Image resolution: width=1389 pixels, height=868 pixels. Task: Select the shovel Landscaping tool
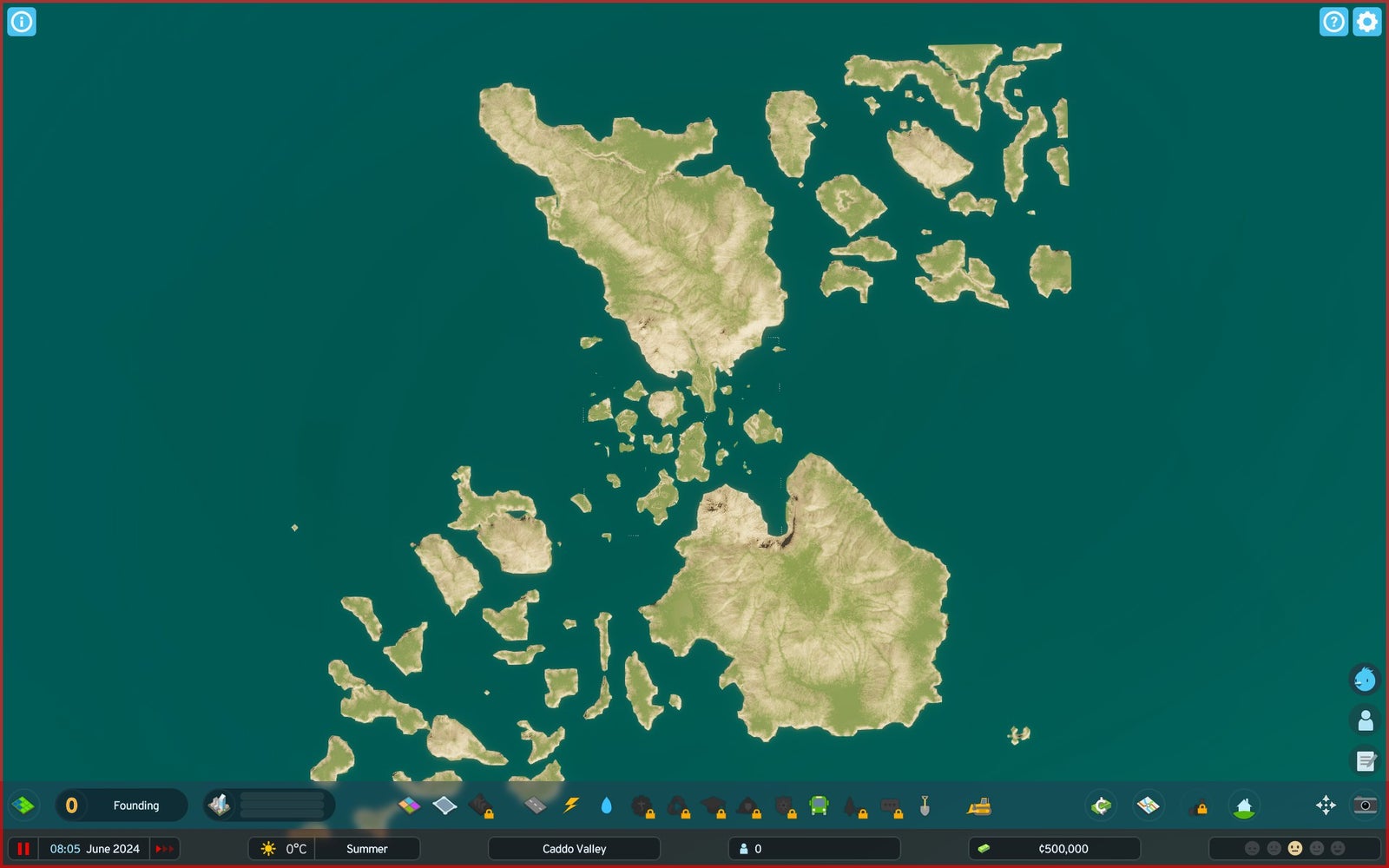(x=925, y=806)
